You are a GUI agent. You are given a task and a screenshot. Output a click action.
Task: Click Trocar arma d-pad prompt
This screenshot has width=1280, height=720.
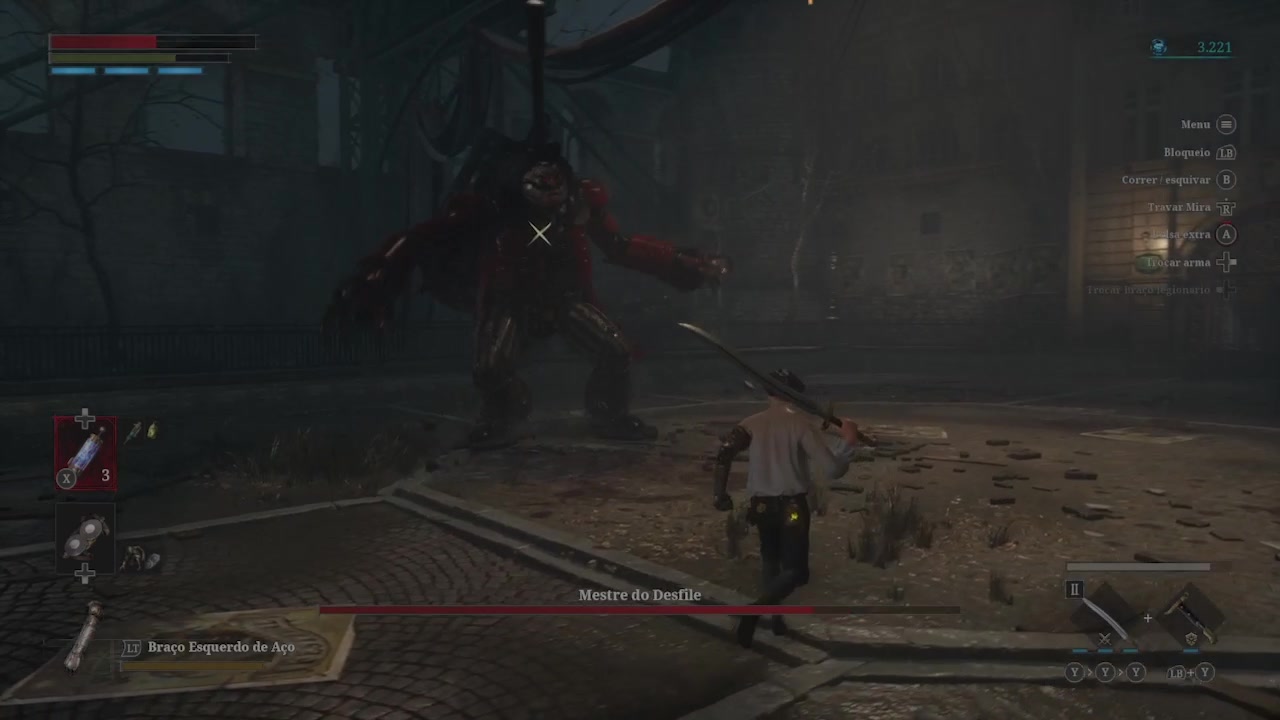(1226, 262)
